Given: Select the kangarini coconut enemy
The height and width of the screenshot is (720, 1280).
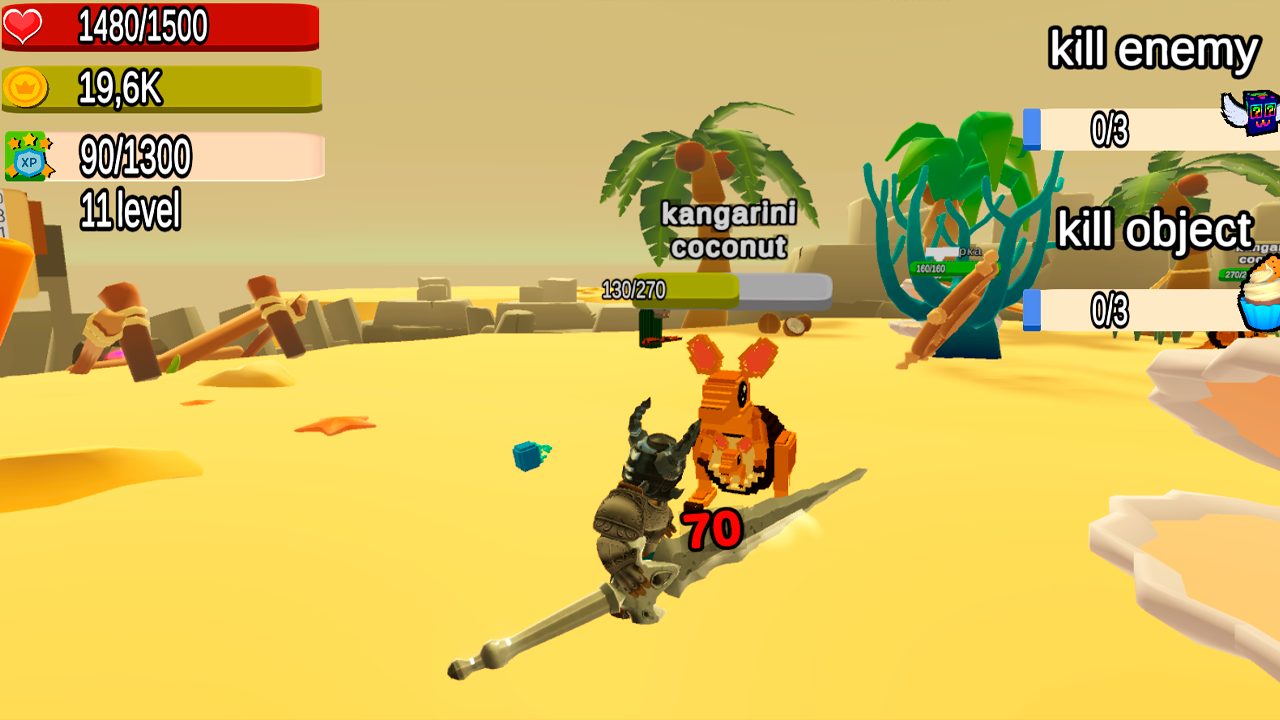Looking at the screenshot, I should pyautogui.click(x=740, y=430).
